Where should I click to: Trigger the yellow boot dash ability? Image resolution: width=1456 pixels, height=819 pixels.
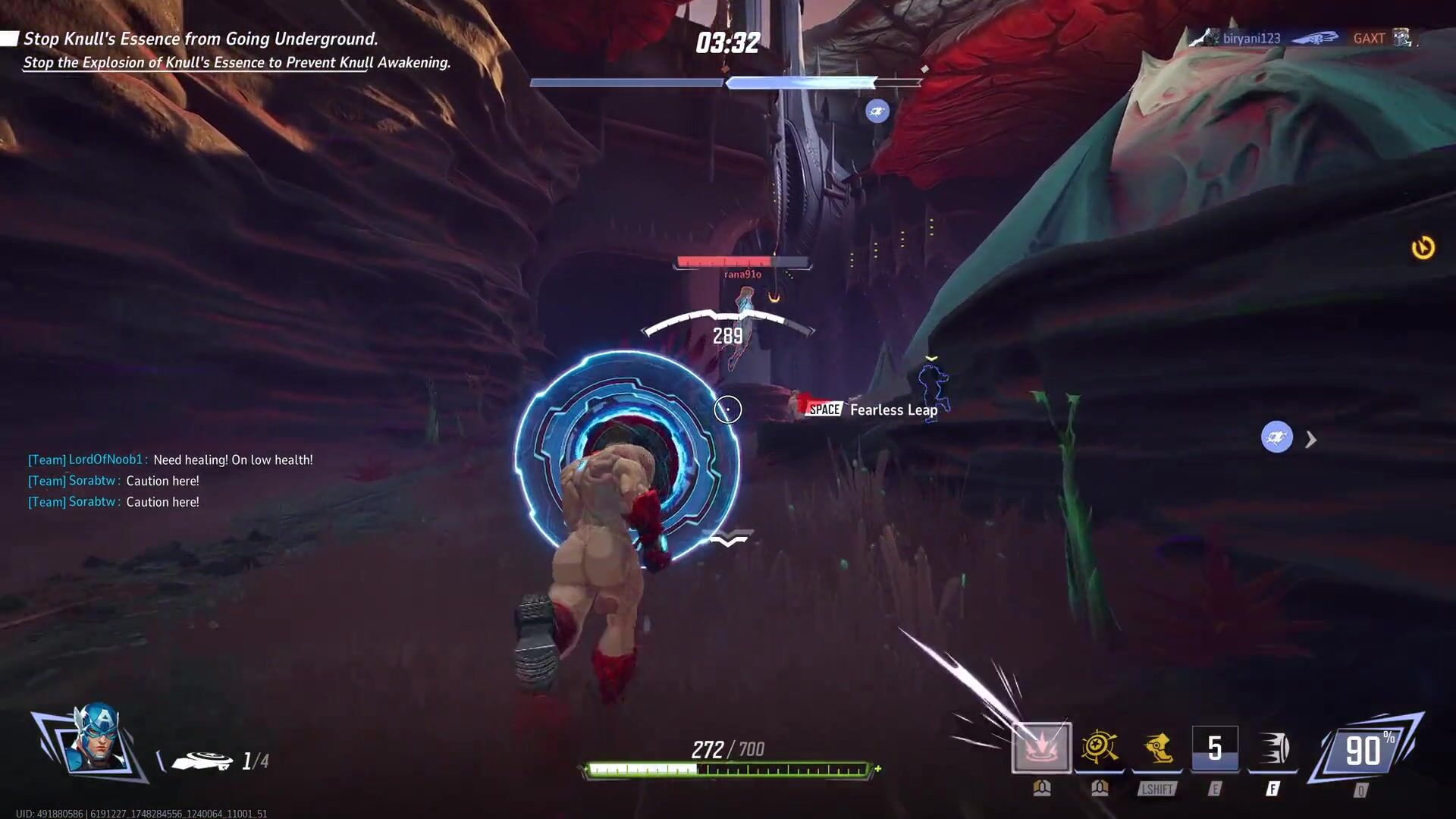click(x=1157, y=748)
